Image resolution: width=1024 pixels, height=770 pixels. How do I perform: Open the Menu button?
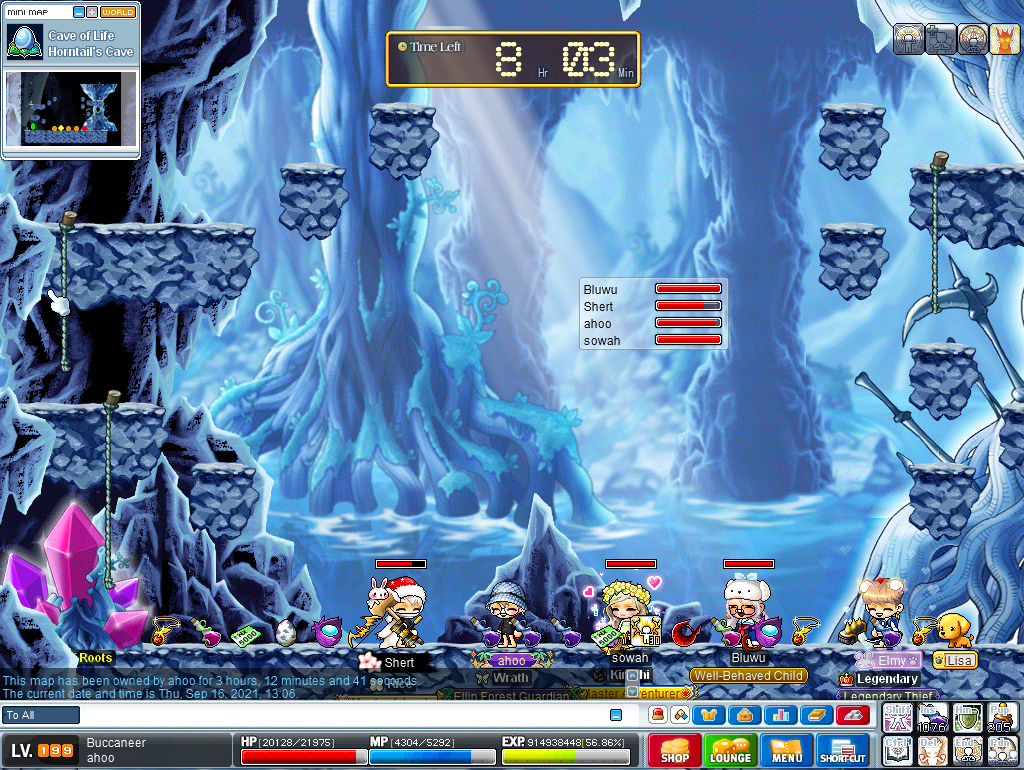[787, 750]
